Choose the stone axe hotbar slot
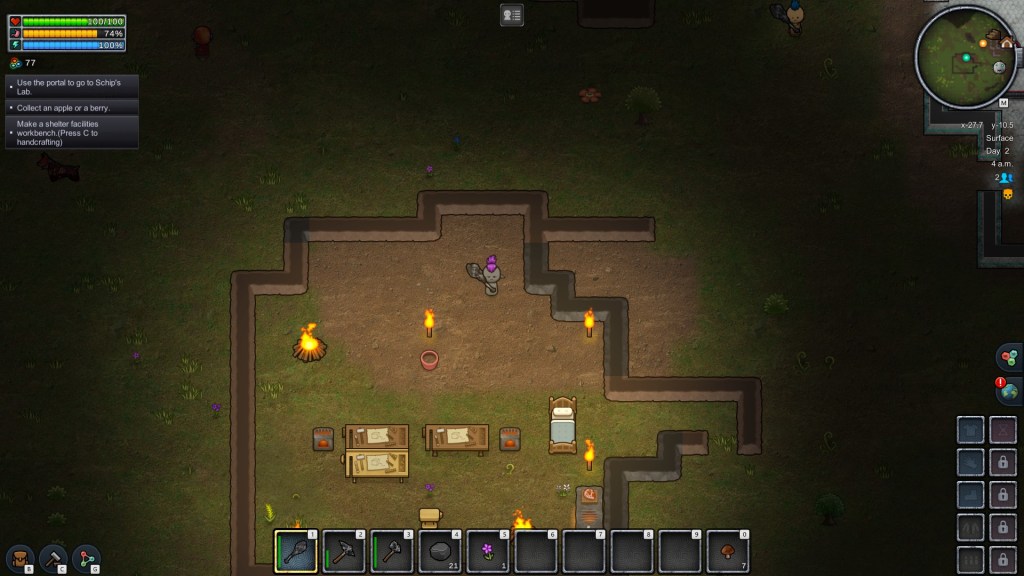Image resolution: width=1024 pixels, height=576 pixels. click(x=393, y=550)
